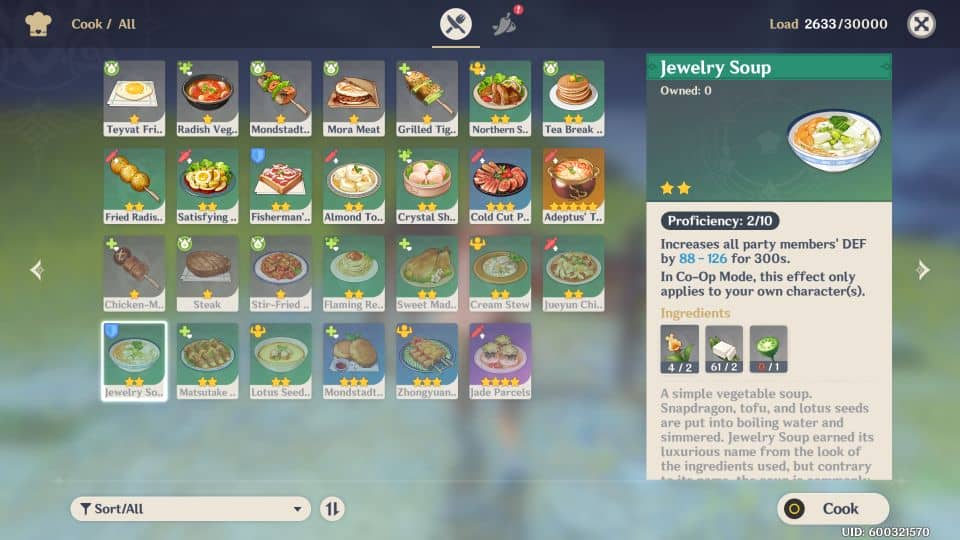
Task: Close the cooking menu
Action: (x=921, y=24)
